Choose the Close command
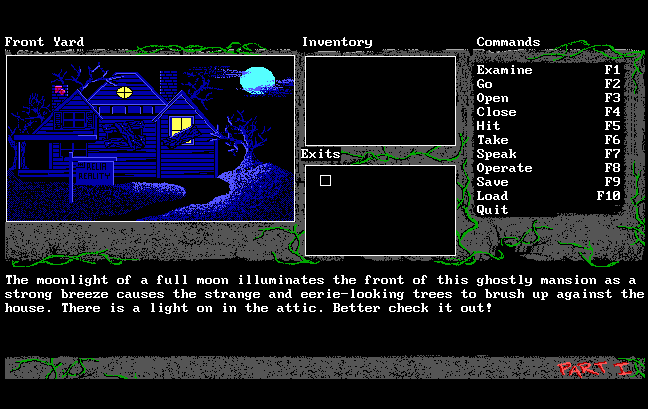The image size is (648, 409). coord(496,113)
